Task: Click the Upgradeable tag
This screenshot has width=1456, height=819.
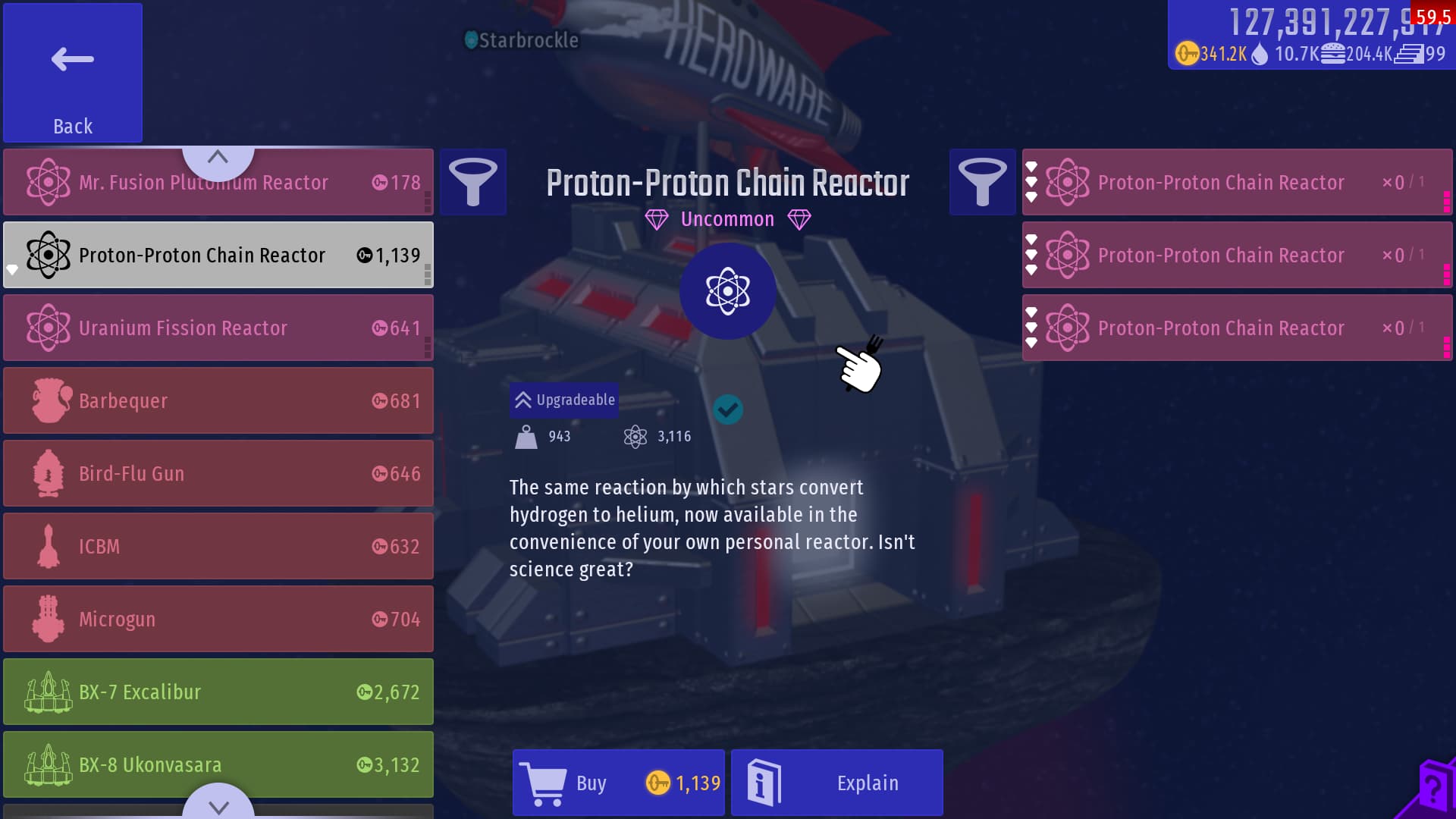Action: (565, 400)
